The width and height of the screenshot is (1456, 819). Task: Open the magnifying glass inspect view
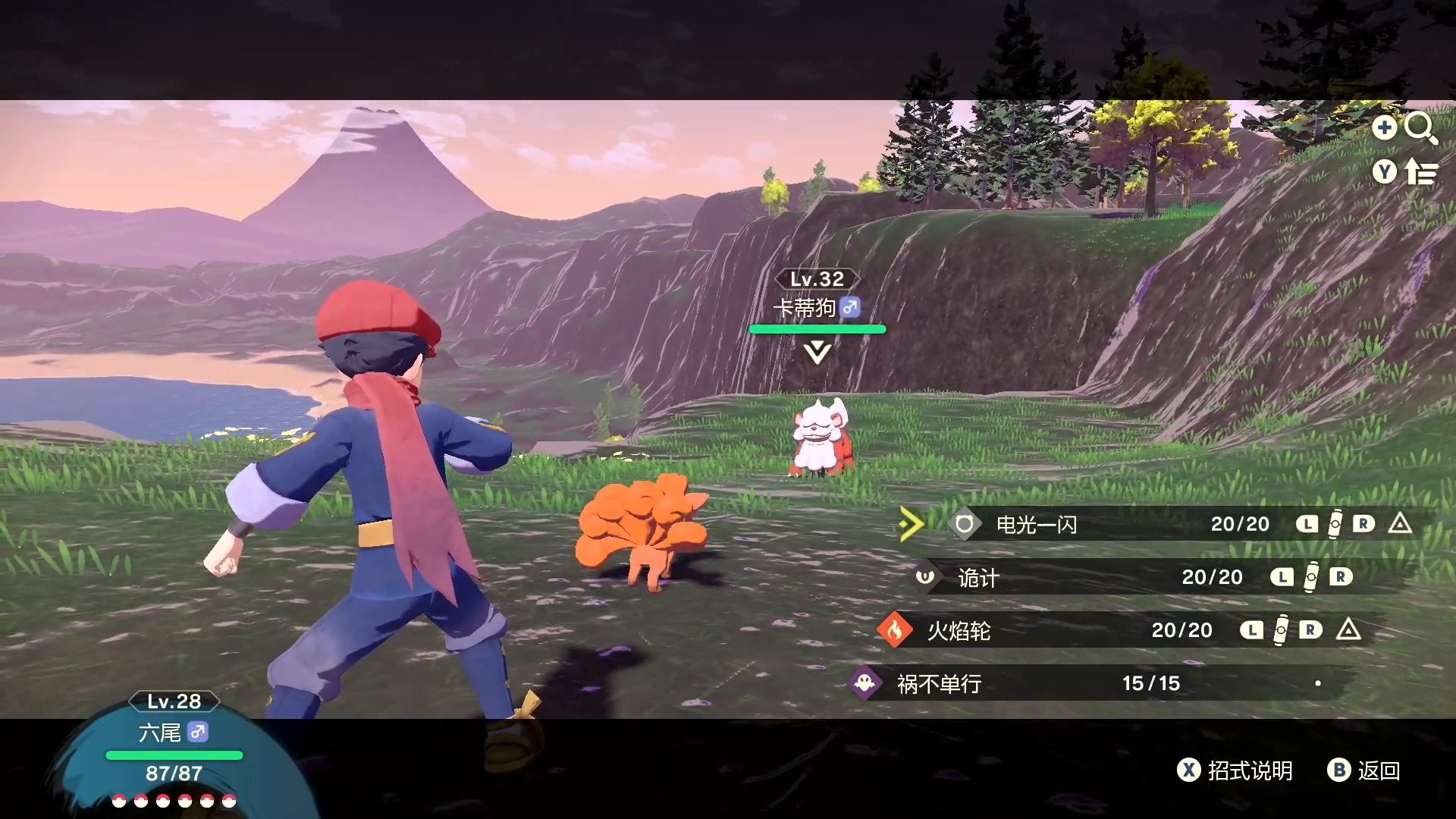(1420, 128)
